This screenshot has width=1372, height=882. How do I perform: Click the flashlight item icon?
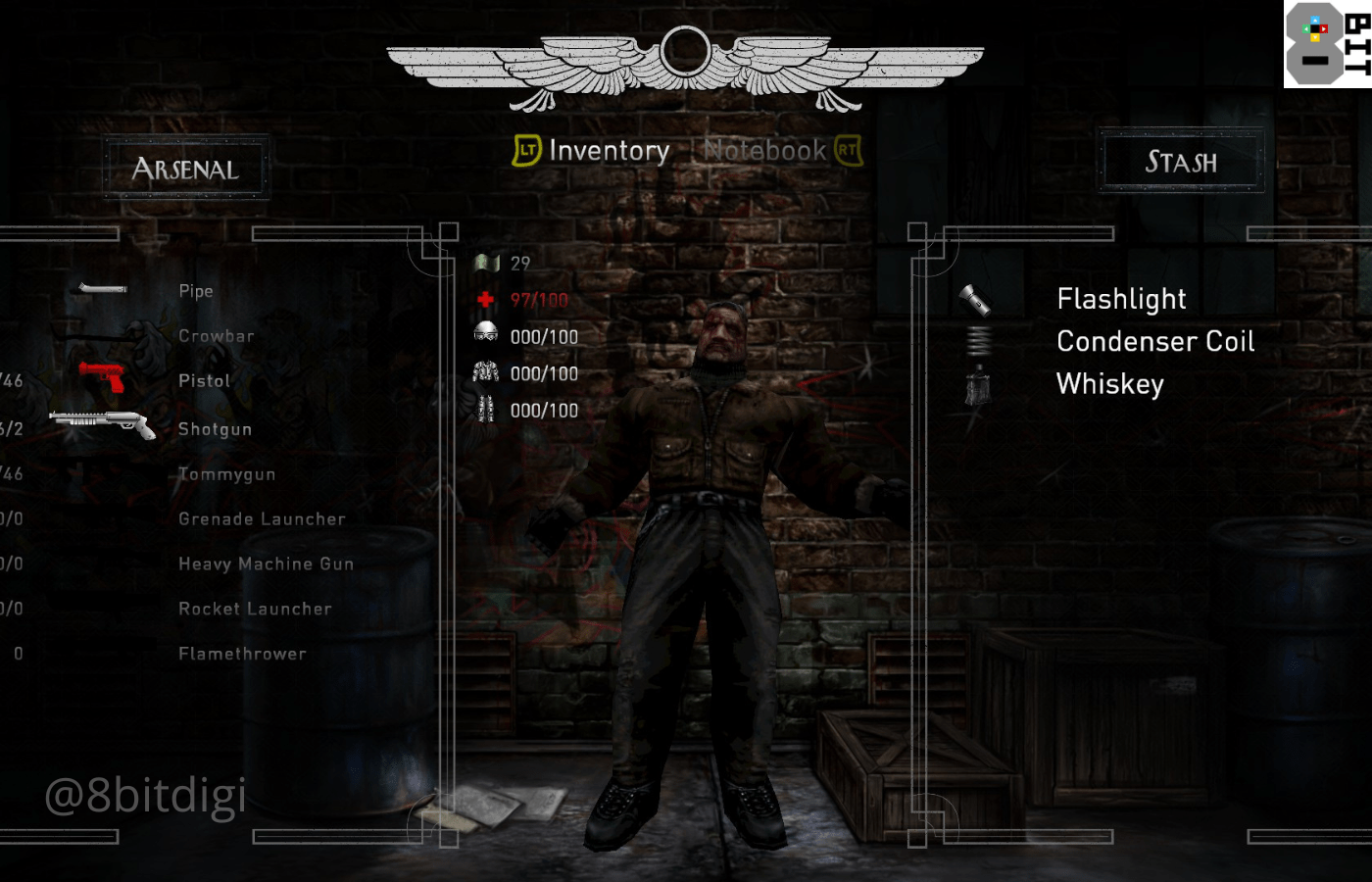coord(975,299)
